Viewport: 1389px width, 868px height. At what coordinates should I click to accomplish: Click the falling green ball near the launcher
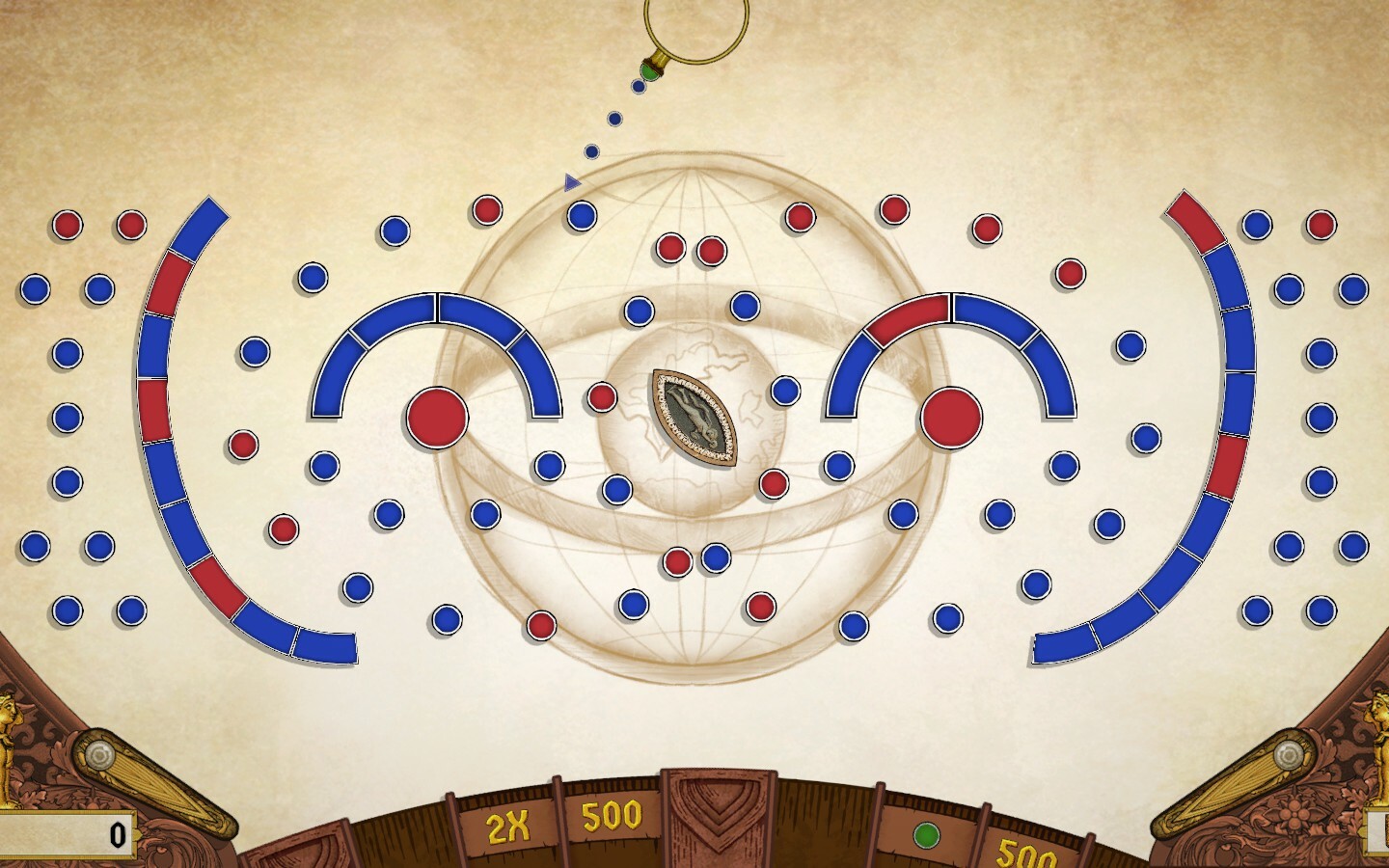pos(650,71)
